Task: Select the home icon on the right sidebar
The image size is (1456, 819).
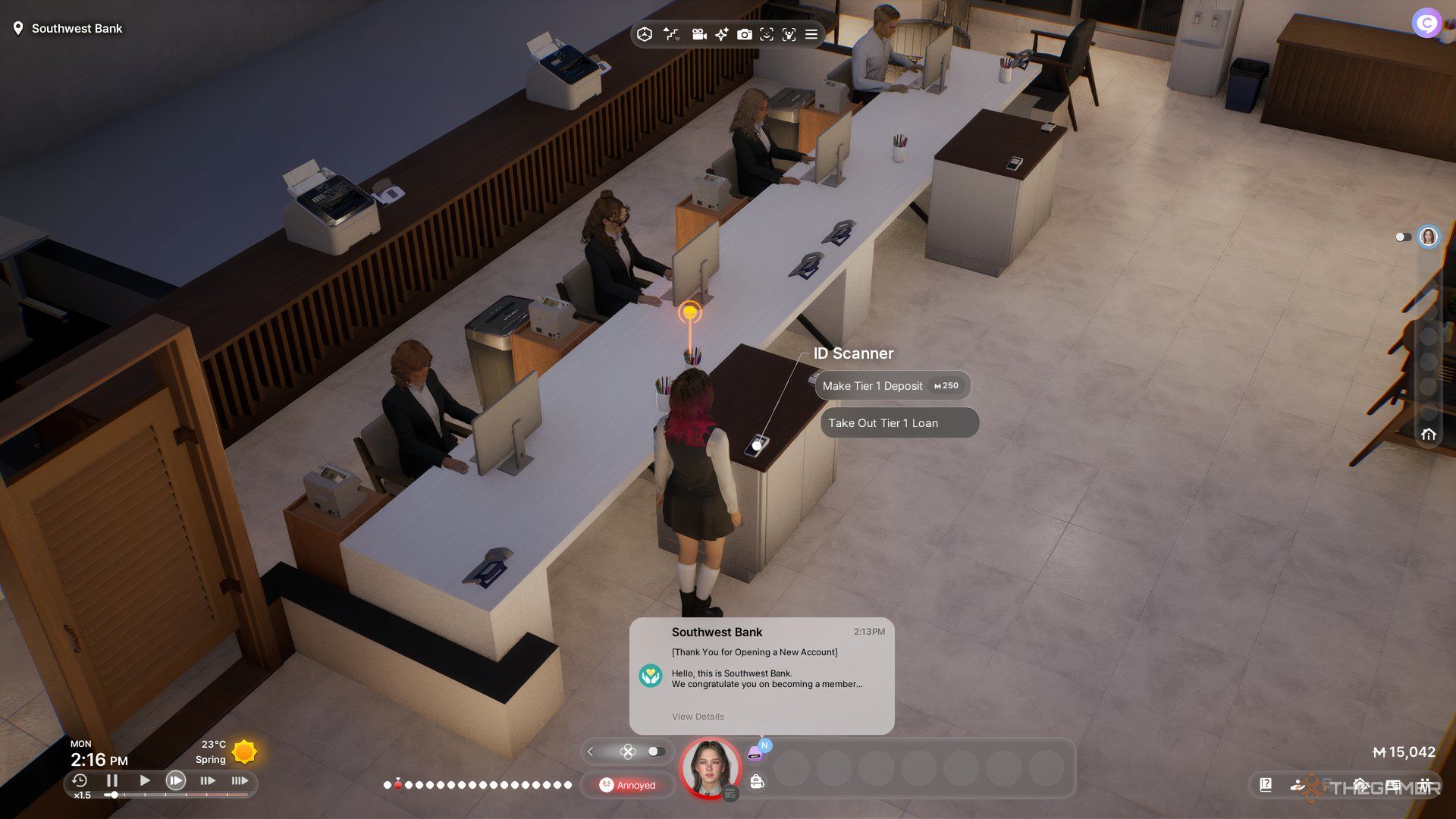Action: [x=1429, y=435]
